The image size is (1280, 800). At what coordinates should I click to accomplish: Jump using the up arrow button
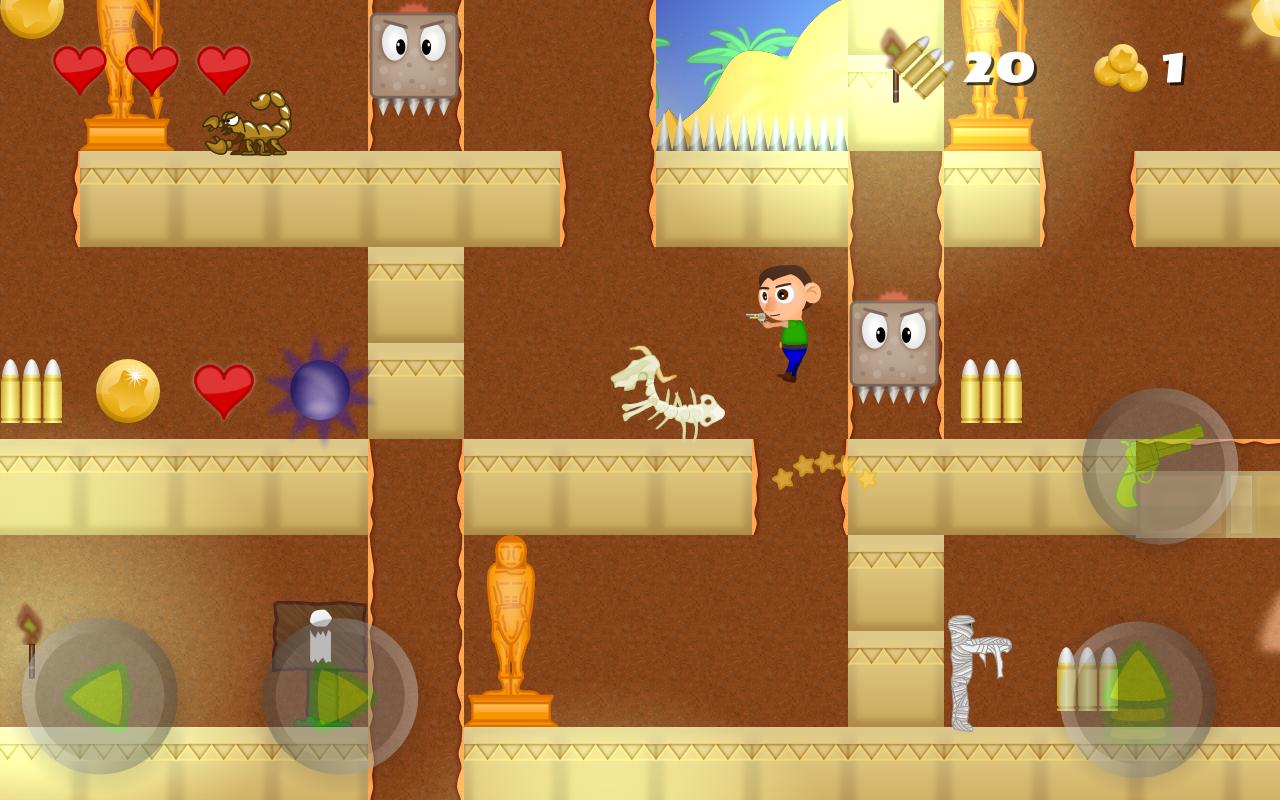click(x=1138, y=699)
